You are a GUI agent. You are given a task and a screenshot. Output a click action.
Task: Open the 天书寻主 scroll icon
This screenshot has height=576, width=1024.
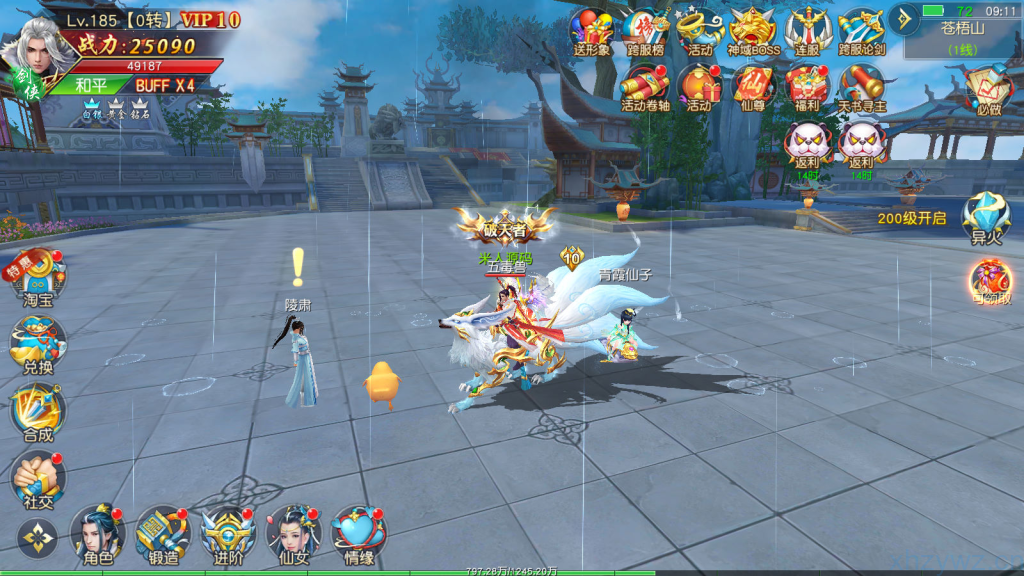[861, 86]
